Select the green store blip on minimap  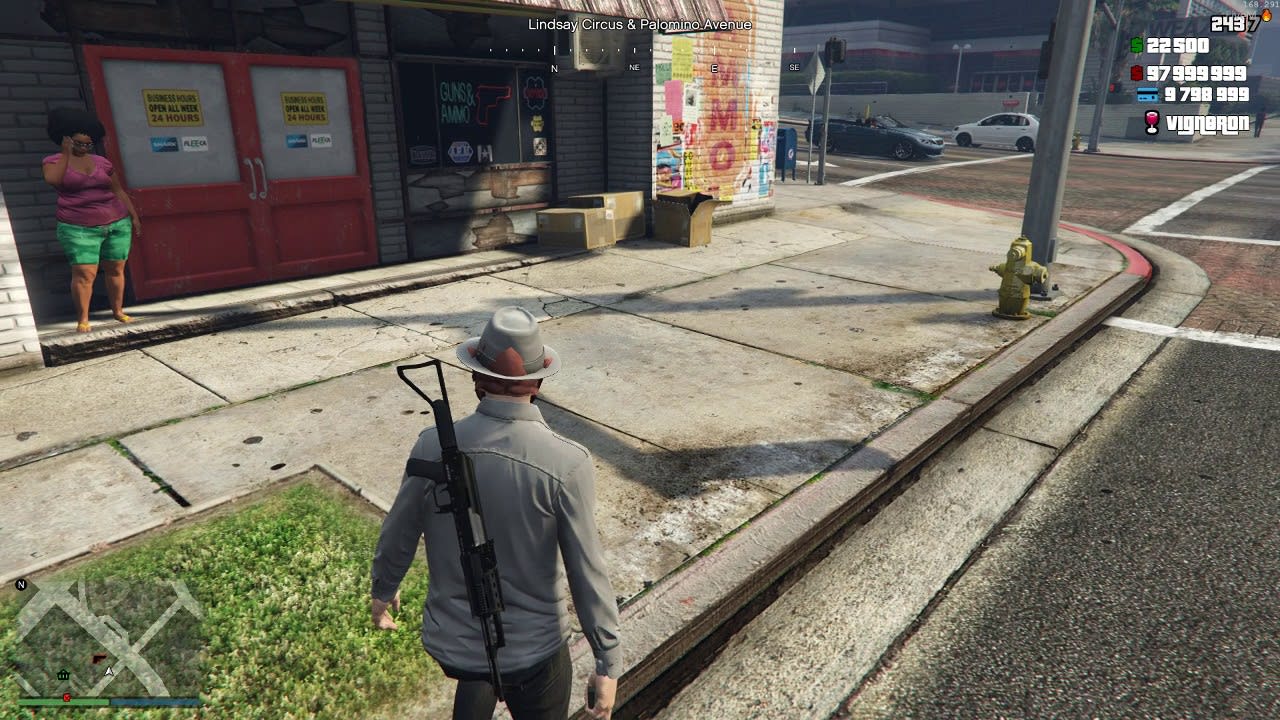64,675
